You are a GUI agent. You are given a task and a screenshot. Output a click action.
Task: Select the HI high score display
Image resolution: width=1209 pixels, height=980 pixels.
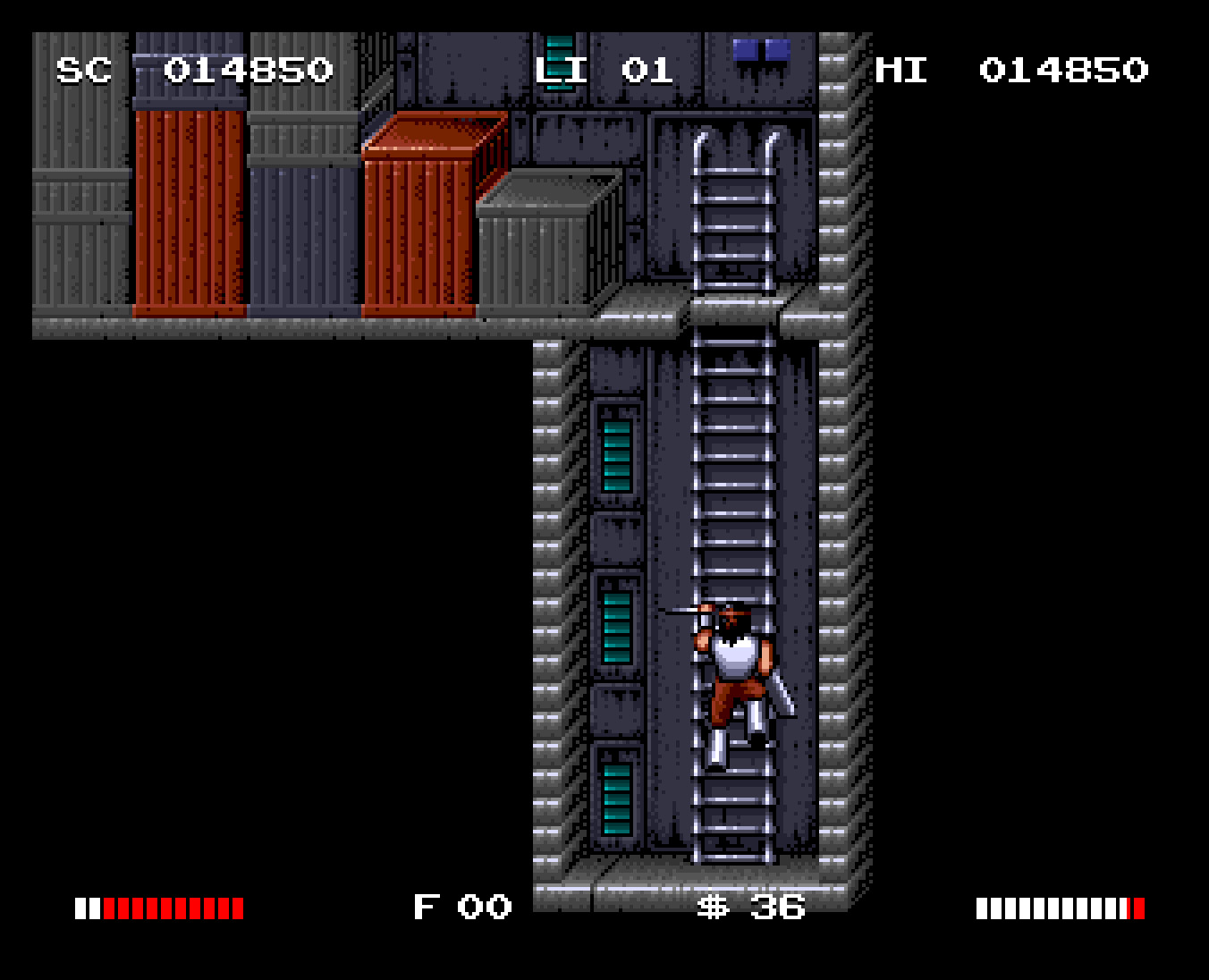click(1010, 71)
